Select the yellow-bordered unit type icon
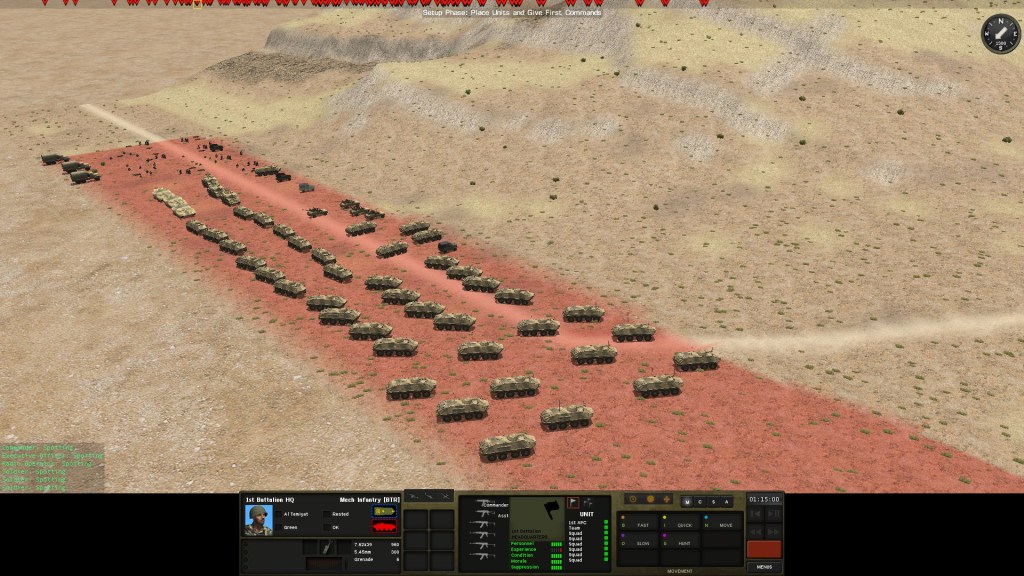This screenshot has width=1024, height=576. (384, 512)
